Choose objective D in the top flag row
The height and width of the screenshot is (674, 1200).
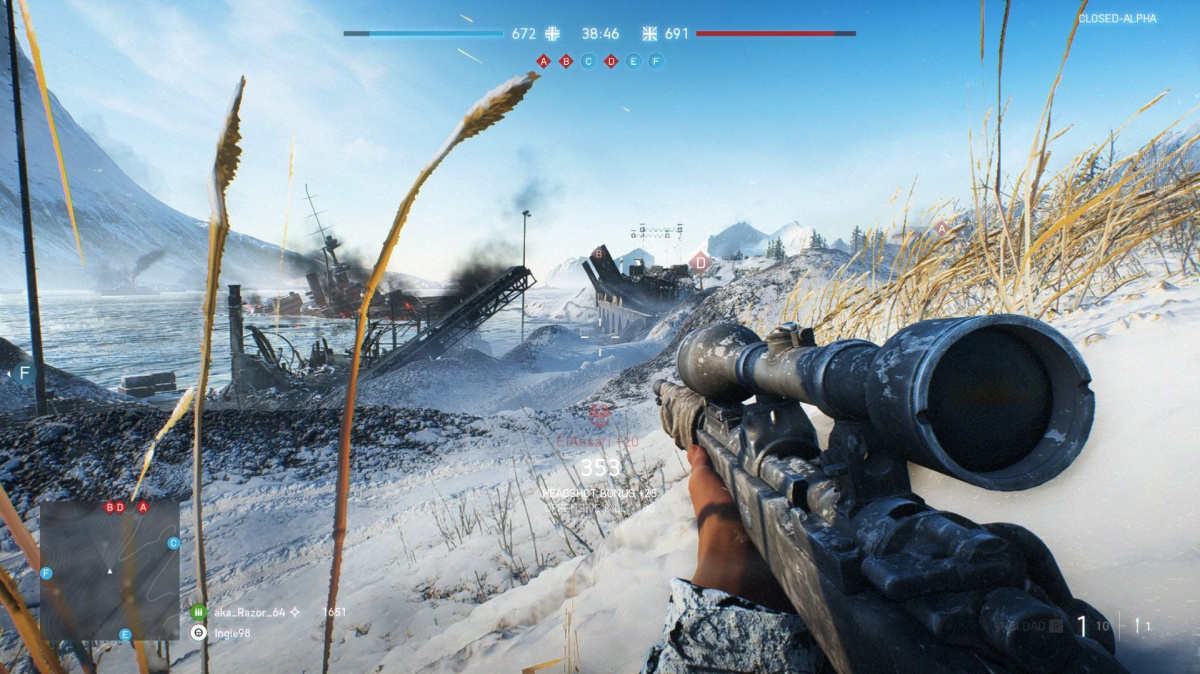pyautogui.click(x=611, y=61)
